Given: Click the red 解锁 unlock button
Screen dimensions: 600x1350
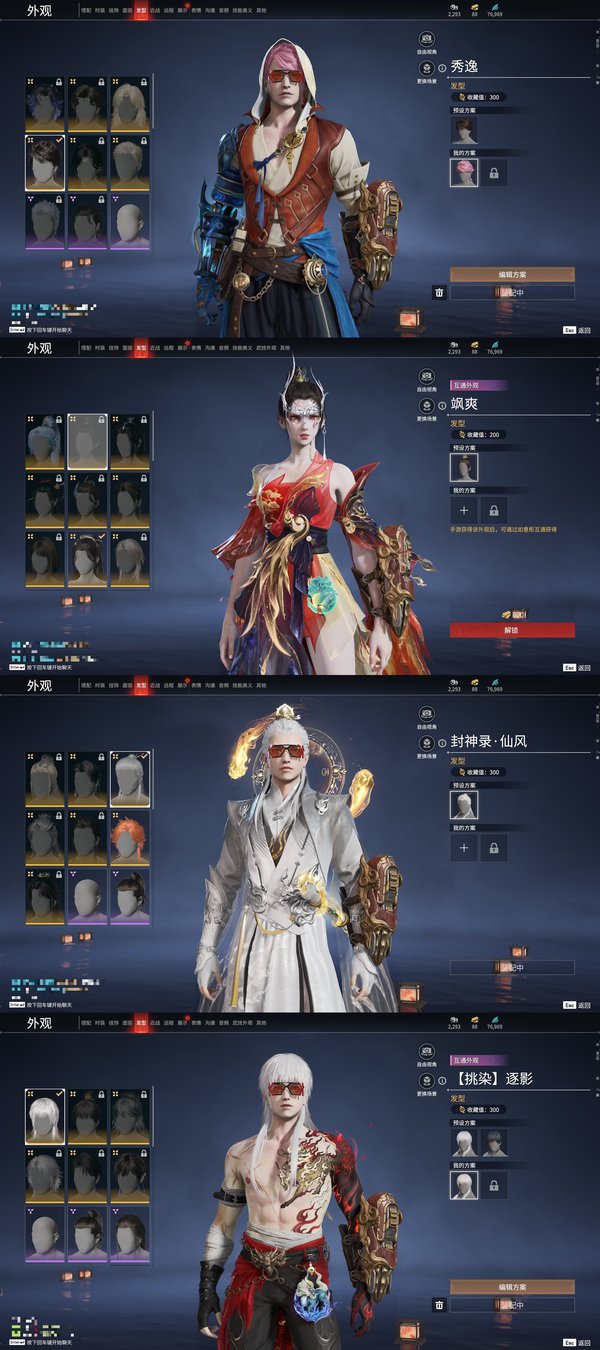Looking at the screenshot, I should point(511,630).
